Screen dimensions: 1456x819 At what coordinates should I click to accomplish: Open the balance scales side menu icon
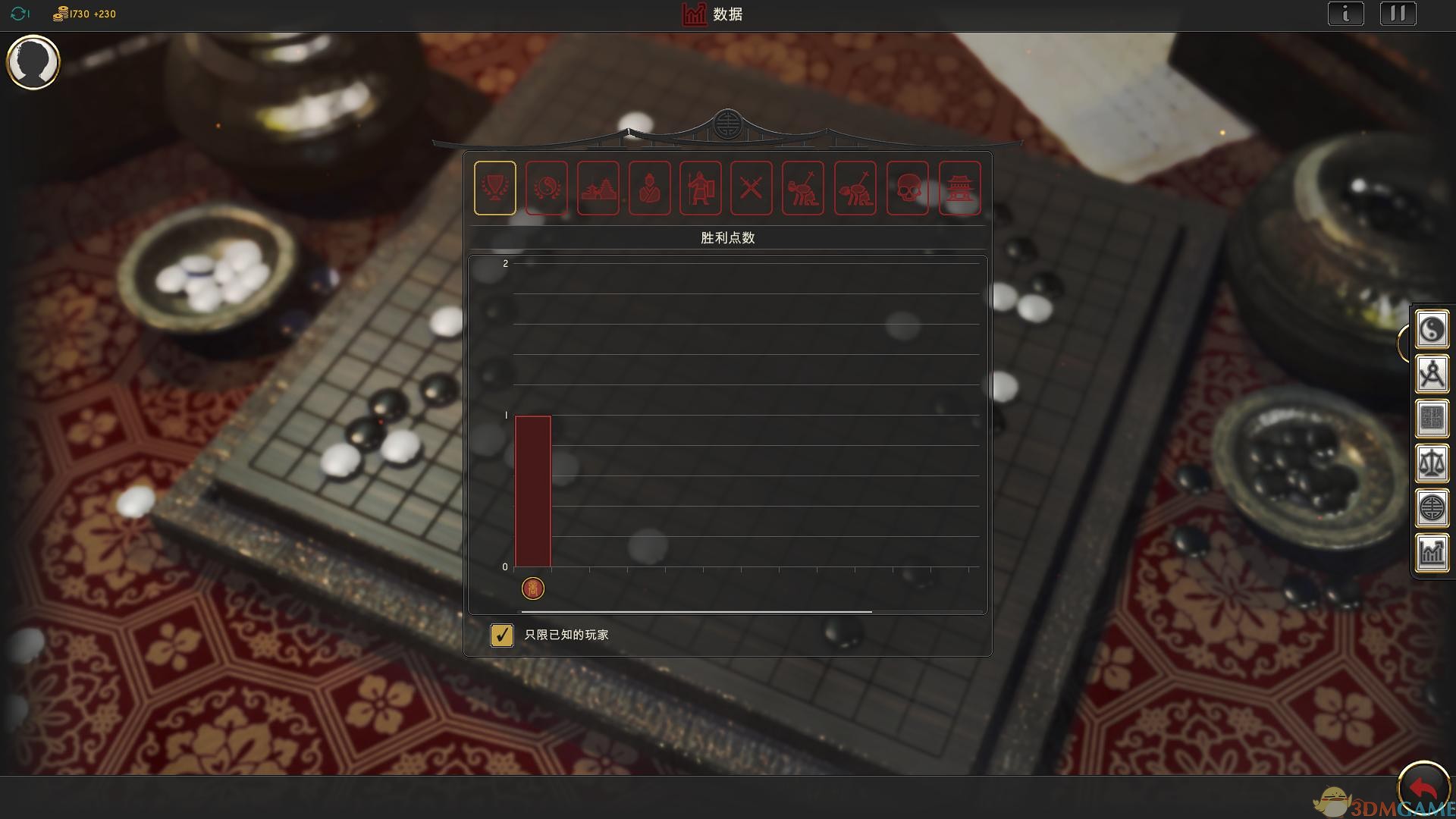1432,463
